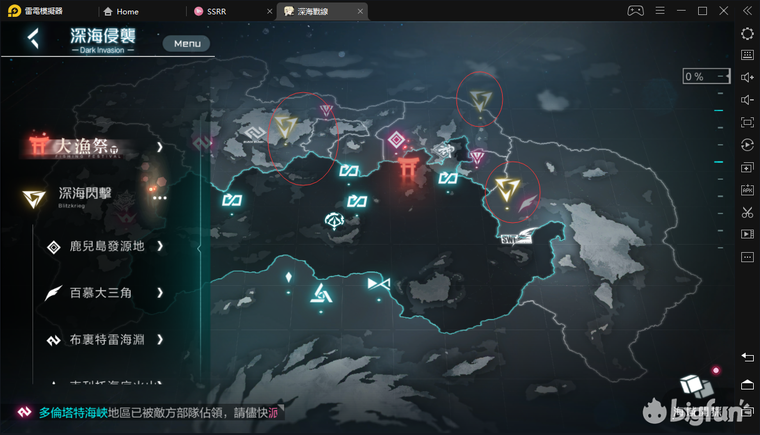The image size is (760, 435).
Task: Click the scissors screenshot tool in the sidebar
Action: tap(747, 212)
